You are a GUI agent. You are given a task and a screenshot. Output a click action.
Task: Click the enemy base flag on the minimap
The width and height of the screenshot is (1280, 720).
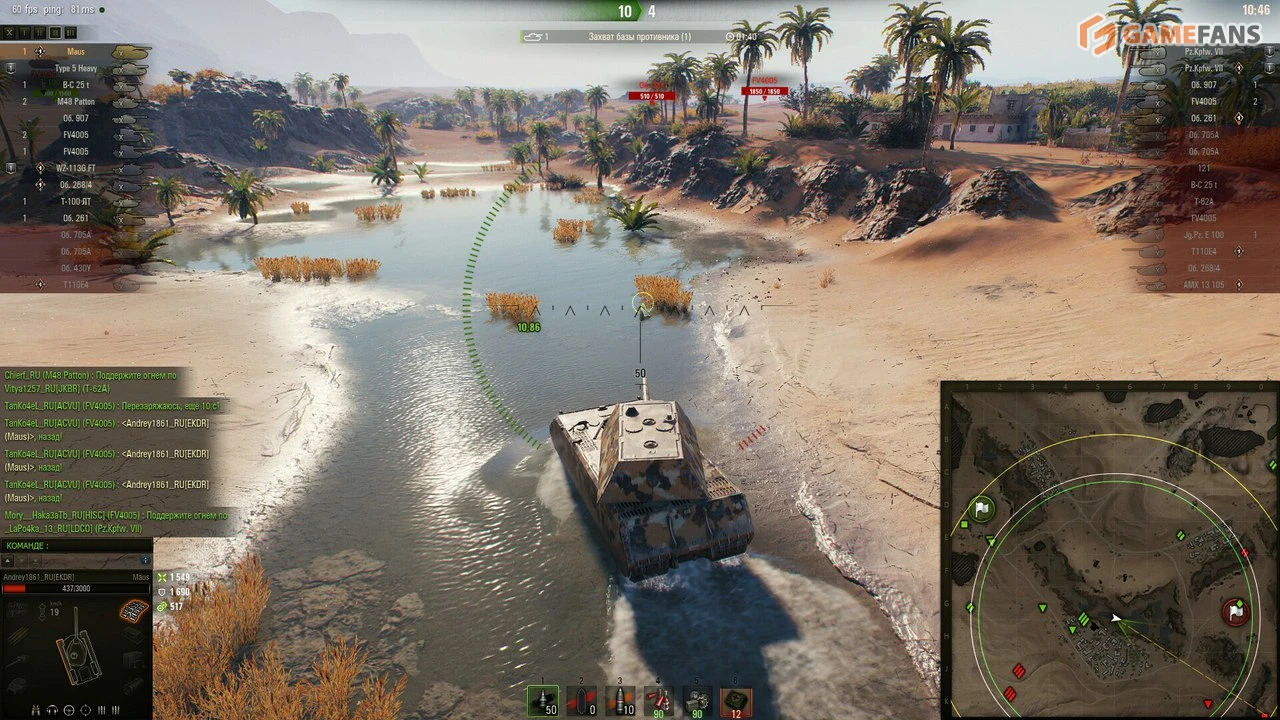coord(1237,611)
